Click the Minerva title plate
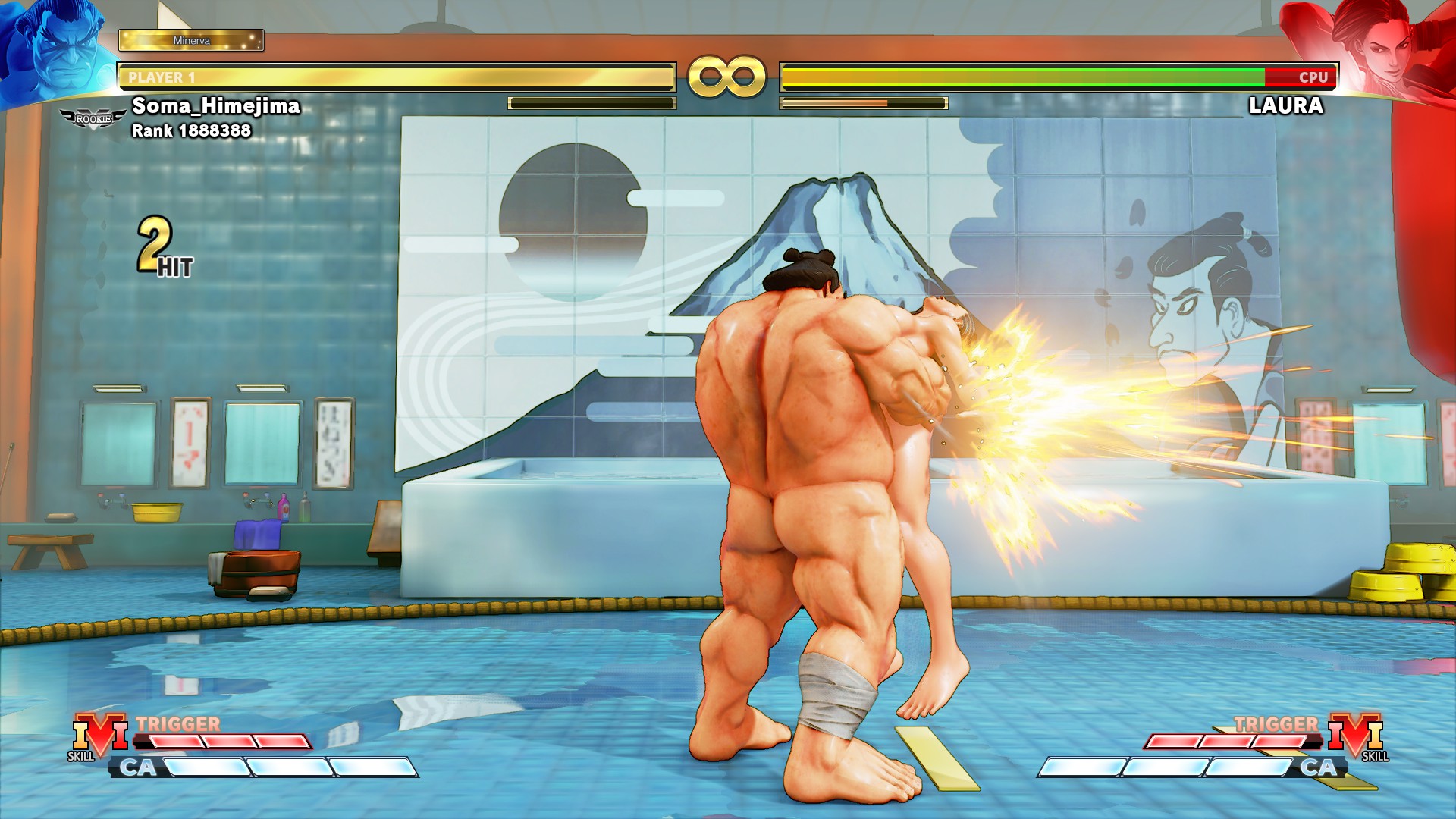Image resolution: width=1456 pixels, height=819 pixels. (191, 40)
